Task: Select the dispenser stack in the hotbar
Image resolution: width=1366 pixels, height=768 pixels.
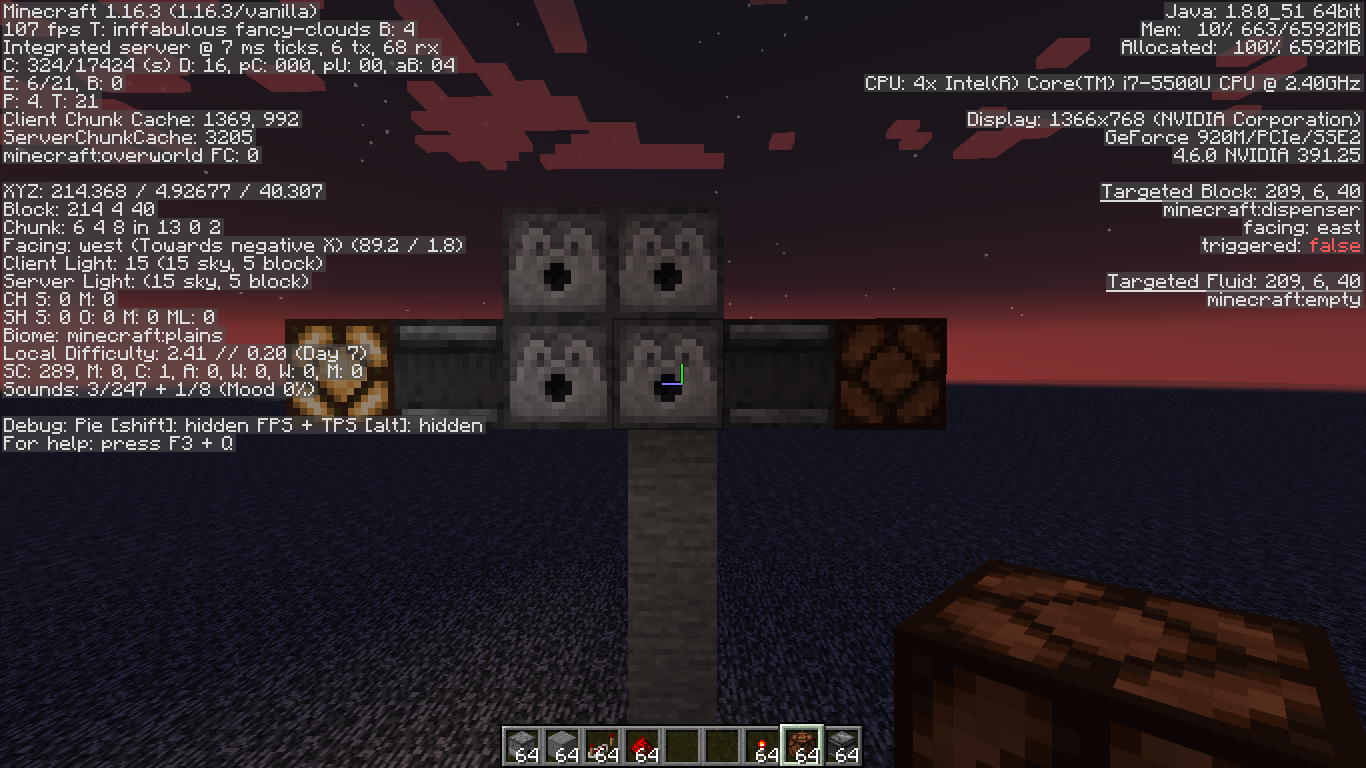Action: click(521, 745)
